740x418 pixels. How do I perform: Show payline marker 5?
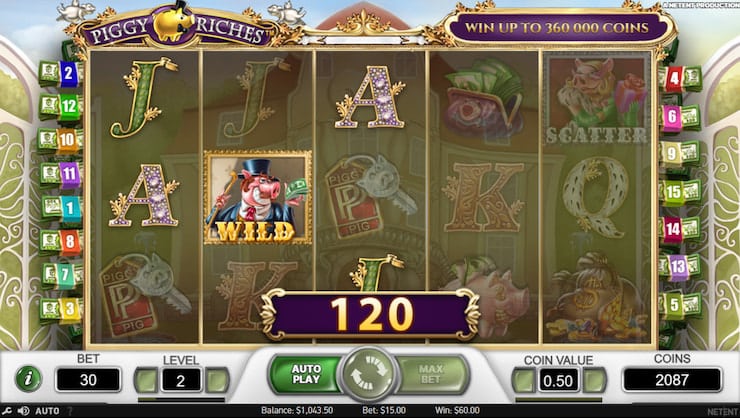tap(674, 304)
